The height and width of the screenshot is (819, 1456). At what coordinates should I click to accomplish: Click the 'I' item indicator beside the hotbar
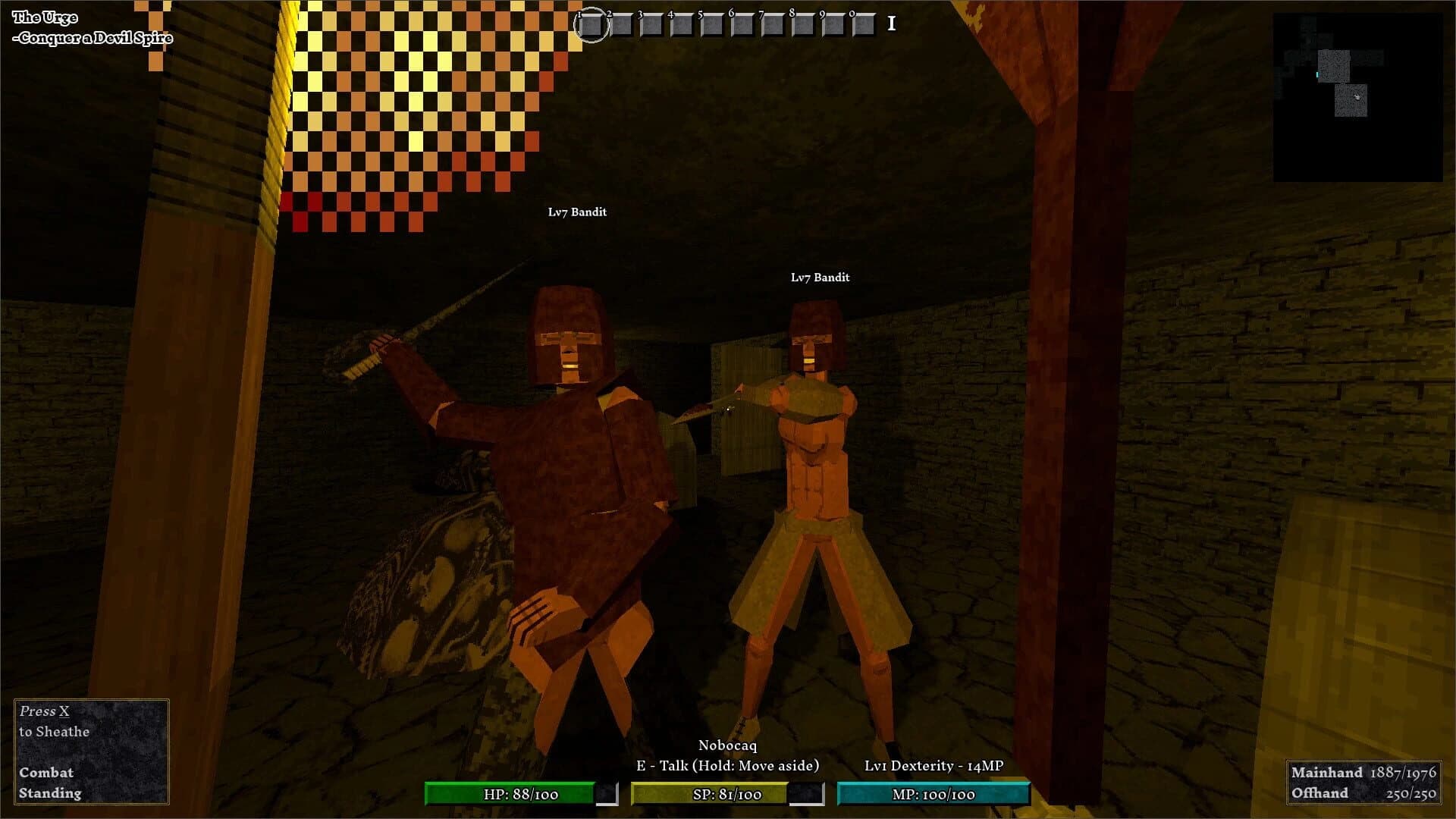890,24
